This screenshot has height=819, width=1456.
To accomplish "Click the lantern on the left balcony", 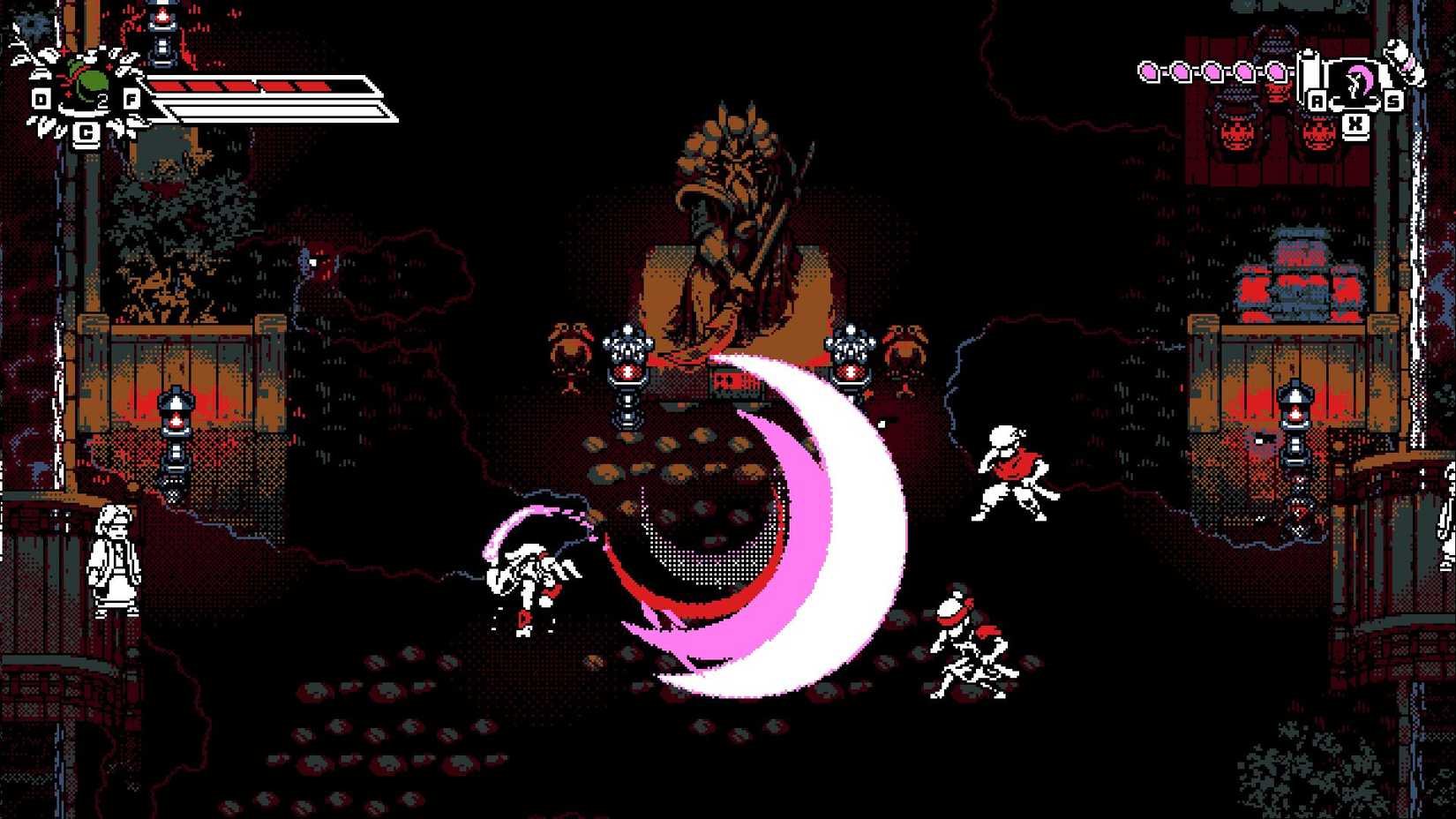I will click(x=176, y=415).
